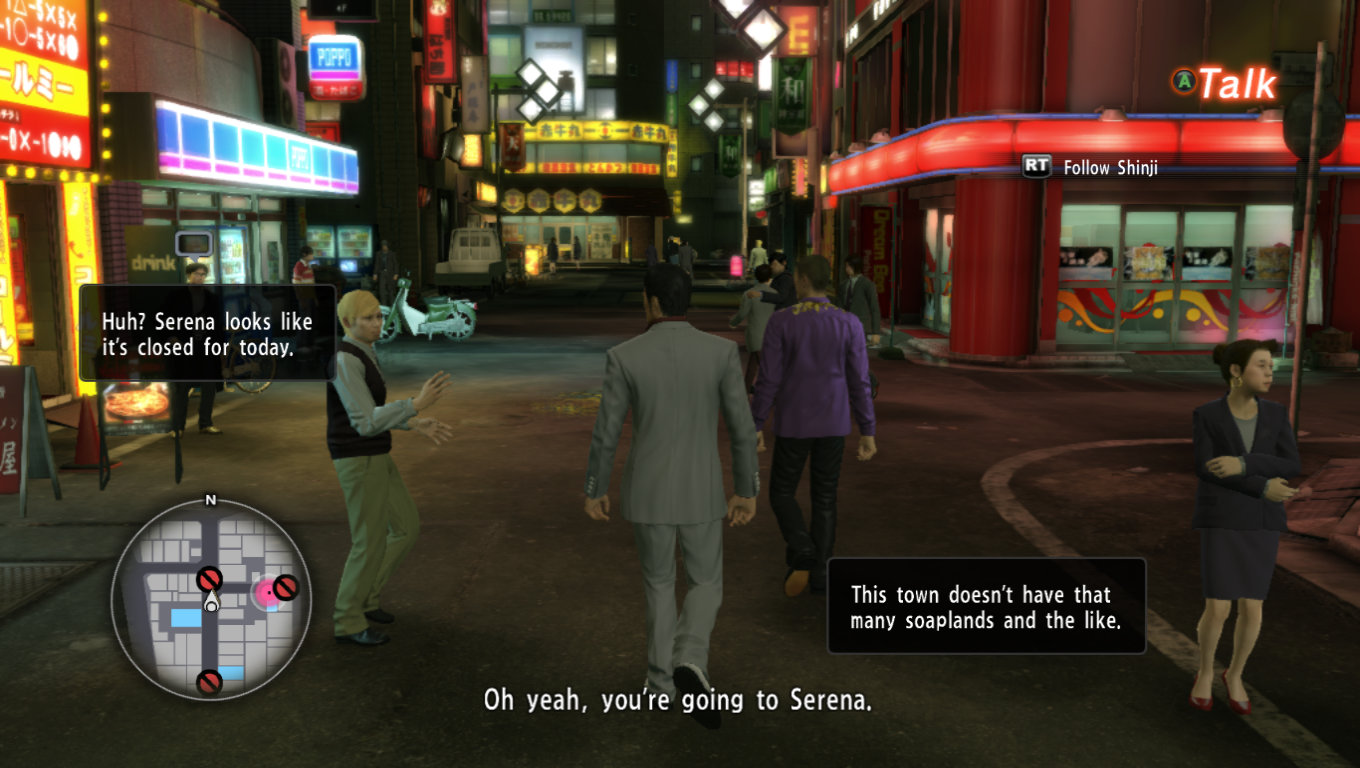Select the pink destination marker on the minimap
The image size is (1360, 768).
[x=267, y=594]
